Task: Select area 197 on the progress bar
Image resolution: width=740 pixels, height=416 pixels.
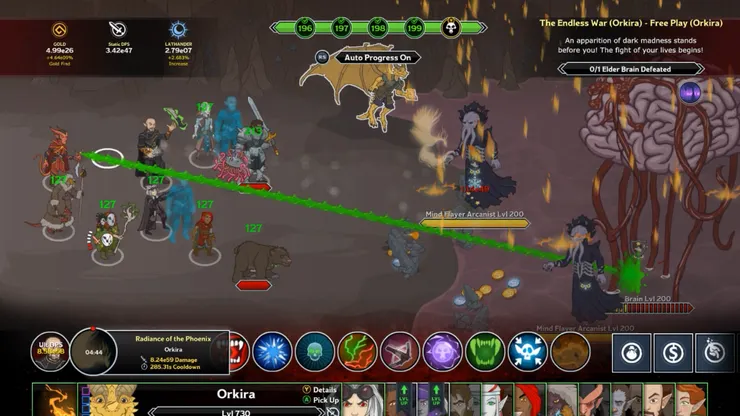Action: click(341, 27)
